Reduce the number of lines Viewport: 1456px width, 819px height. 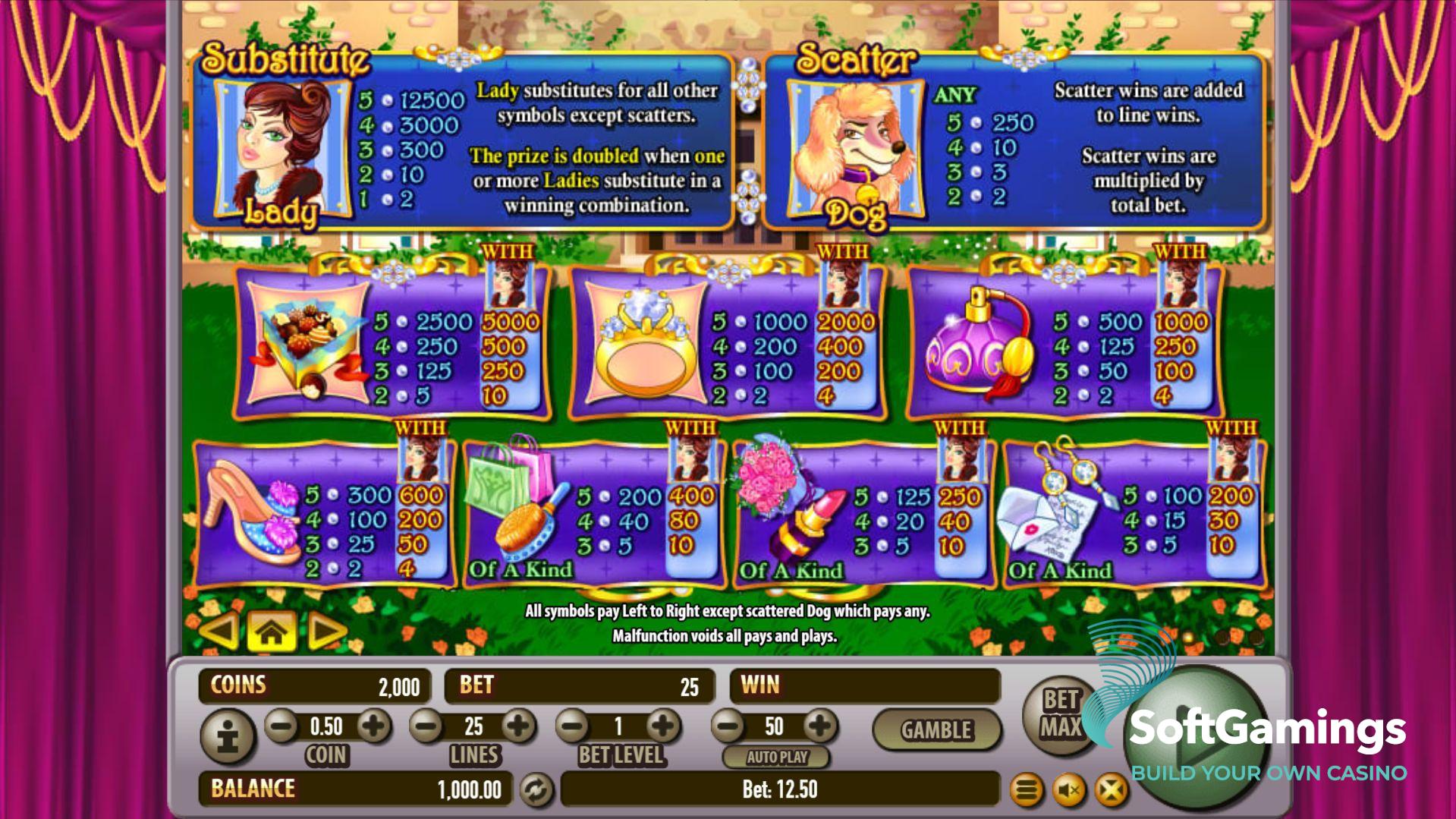click(426, 726)
